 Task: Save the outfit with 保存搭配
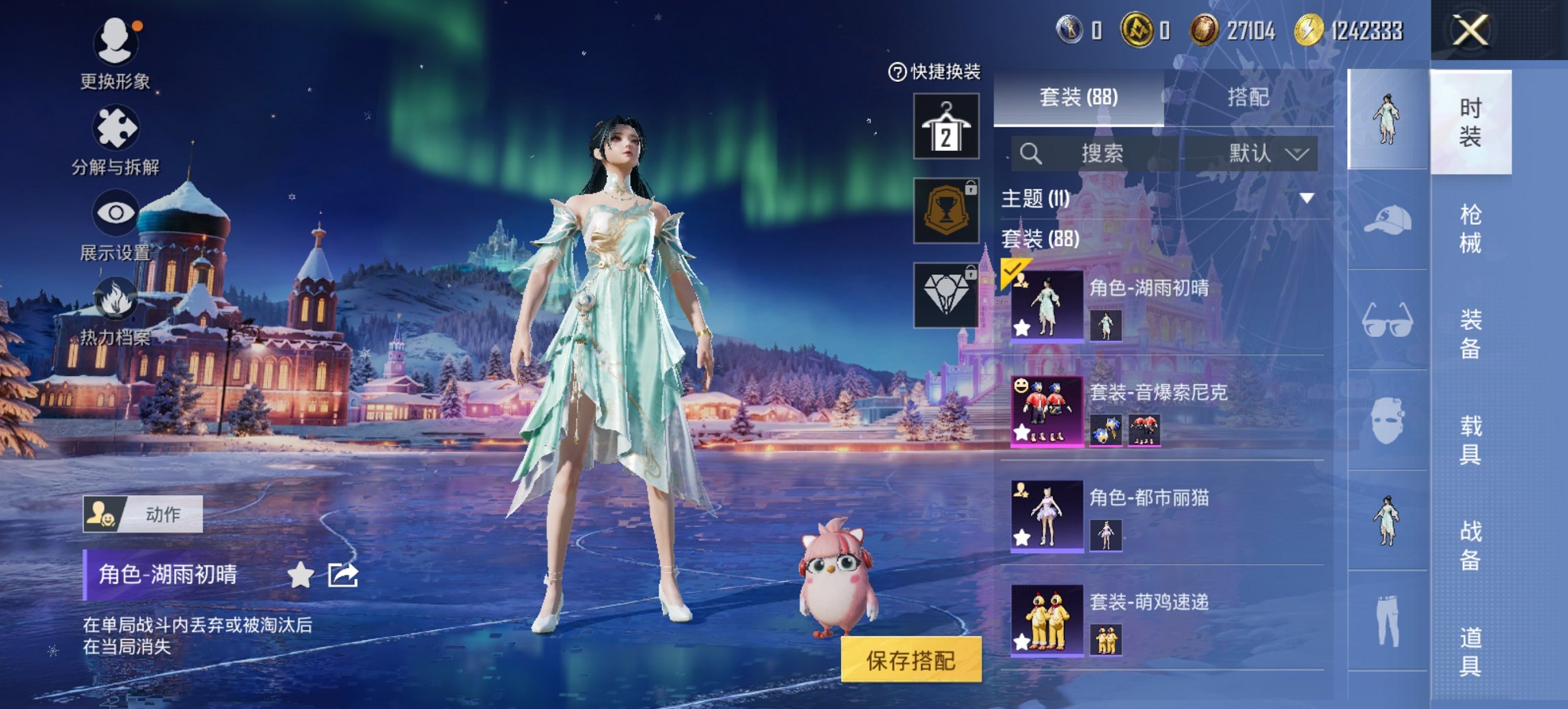911,660
